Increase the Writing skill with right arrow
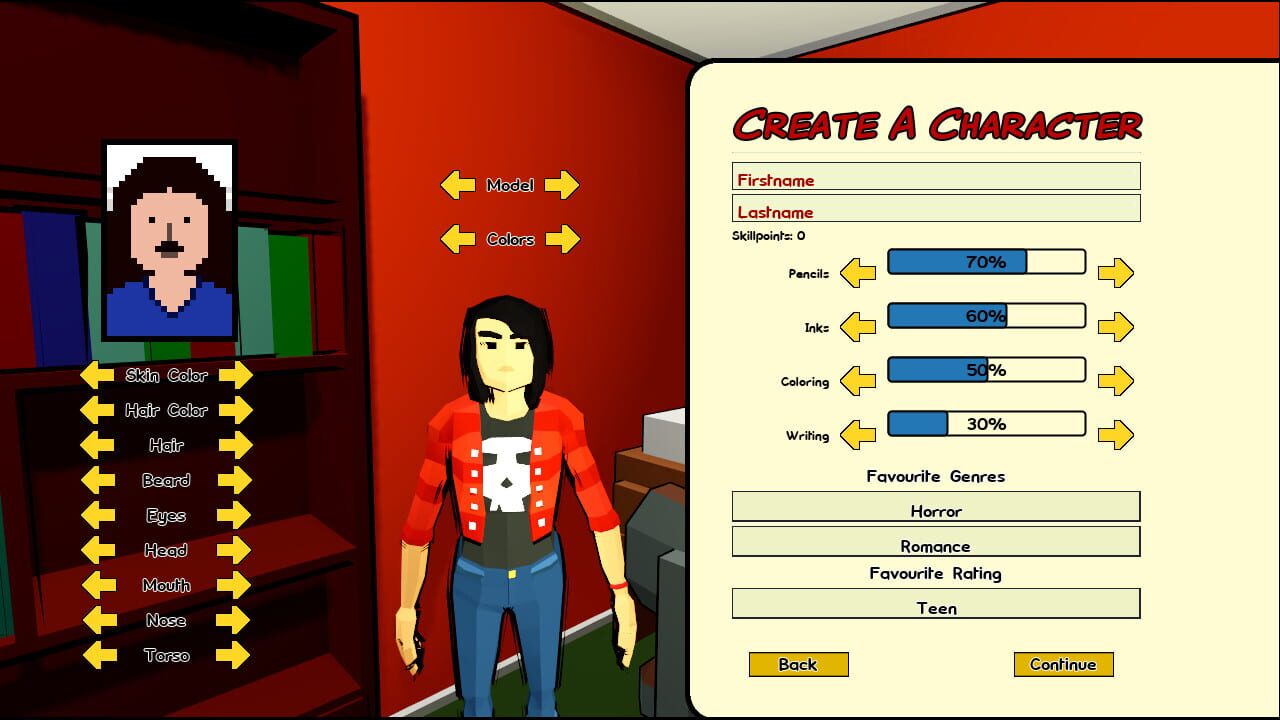This screenshot has height=720, width=1280. (1117, 434)
